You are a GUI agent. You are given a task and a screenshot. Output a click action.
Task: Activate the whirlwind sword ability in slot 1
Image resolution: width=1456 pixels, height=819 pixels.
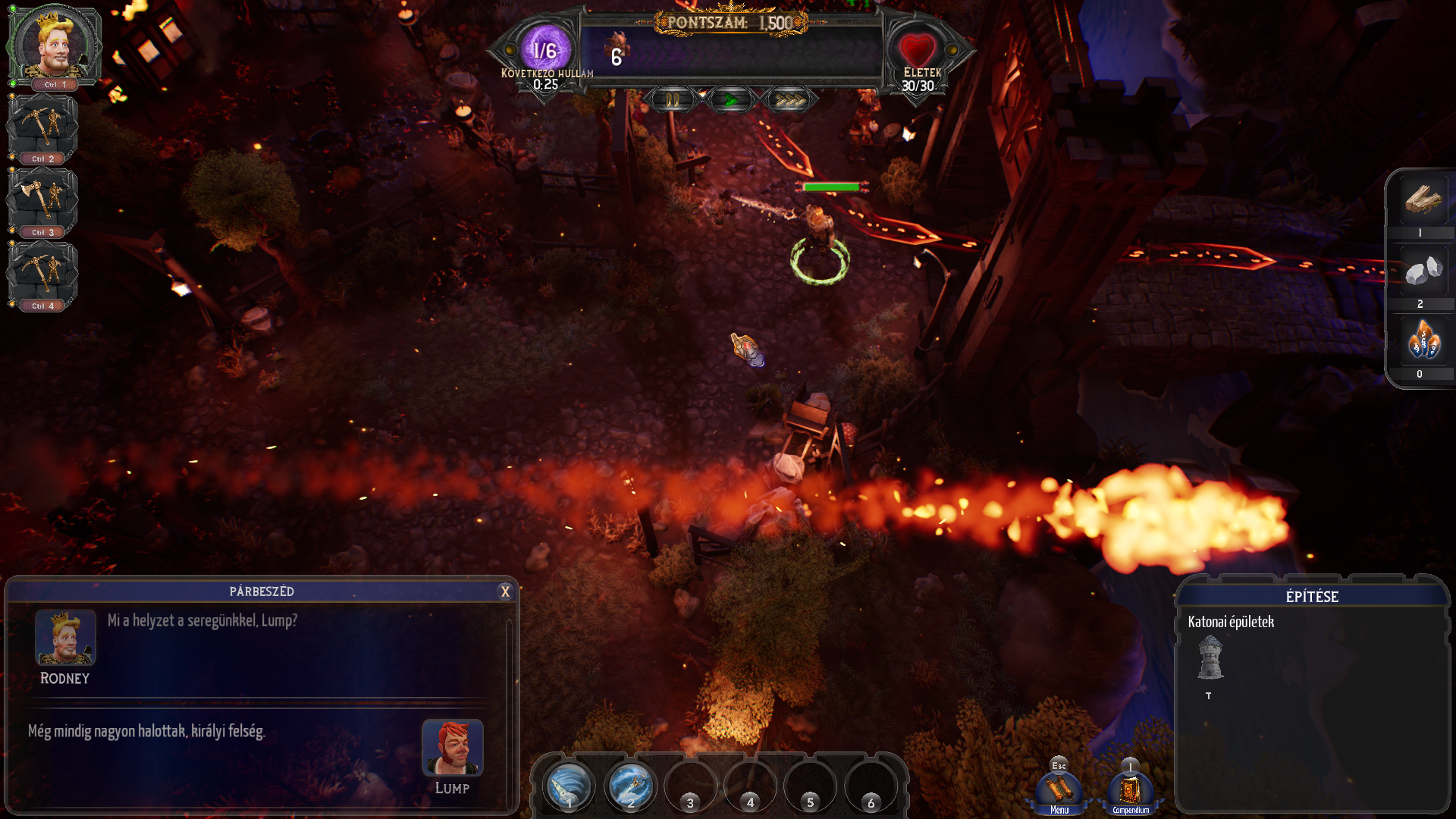569,786
